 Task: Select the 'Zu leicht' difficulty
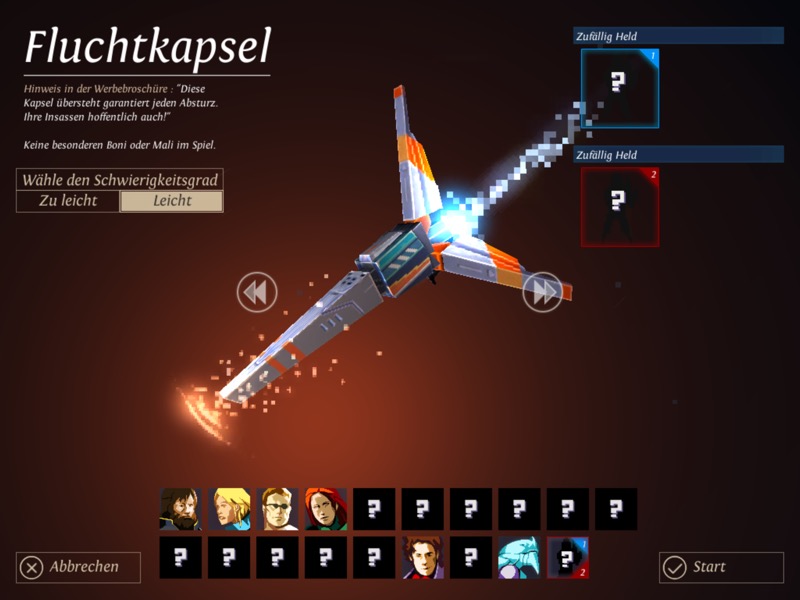click(68, 201)
